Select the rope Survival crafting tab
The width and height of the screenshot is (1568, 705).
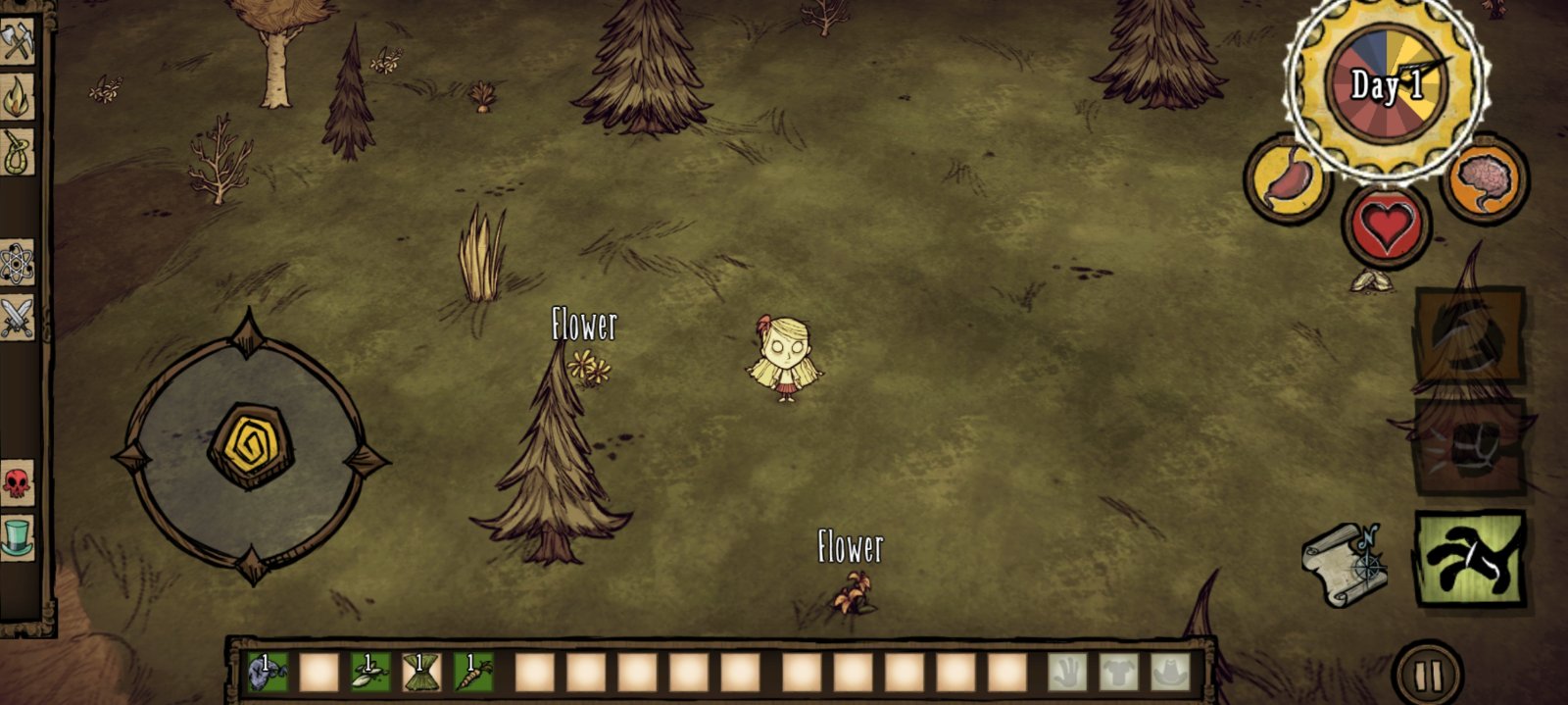[x=17, y=152]
